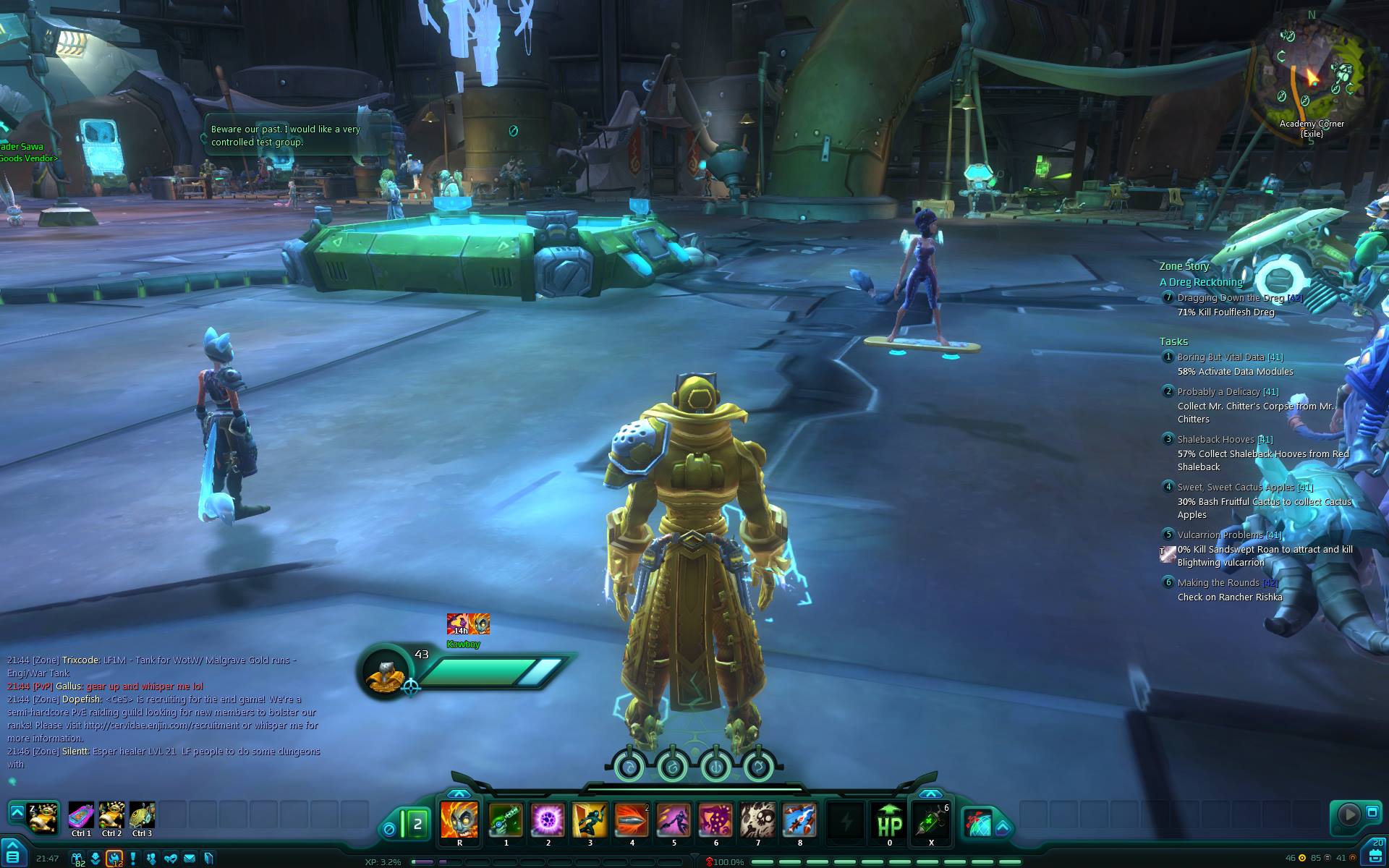Use the green raygun ability in slot 1

[x=506, y=820]
